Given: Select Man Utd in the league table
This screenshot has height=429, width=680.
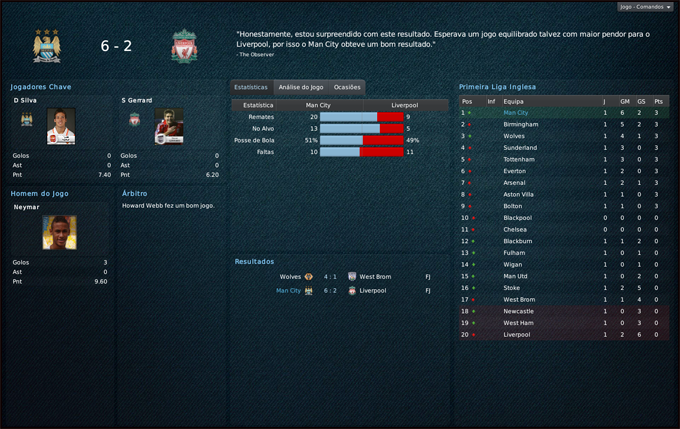Looking at the screenshot, I should coord(516,276).
